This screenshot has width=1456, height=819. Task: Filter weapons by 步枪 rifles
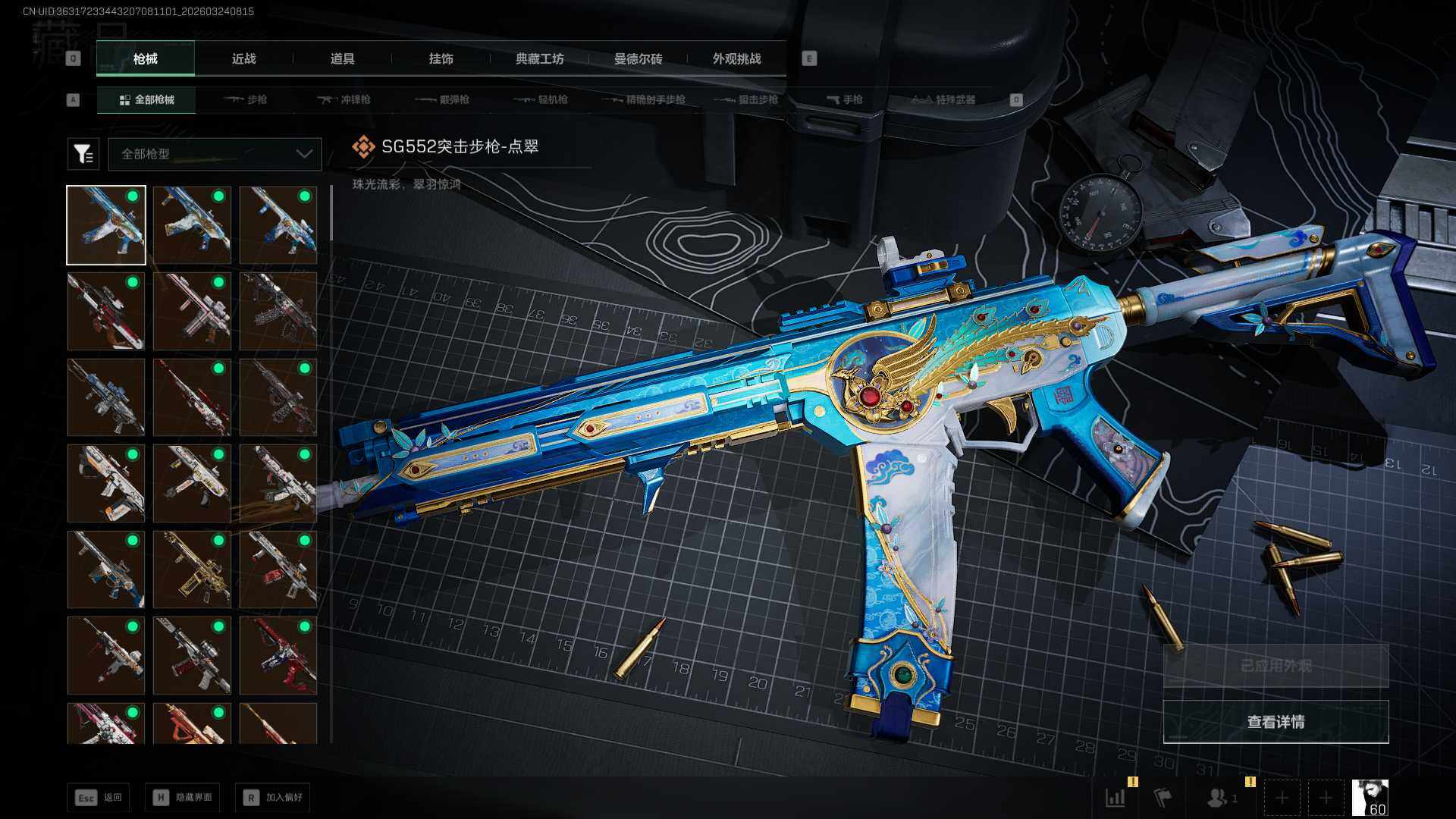tap(246, 99)
